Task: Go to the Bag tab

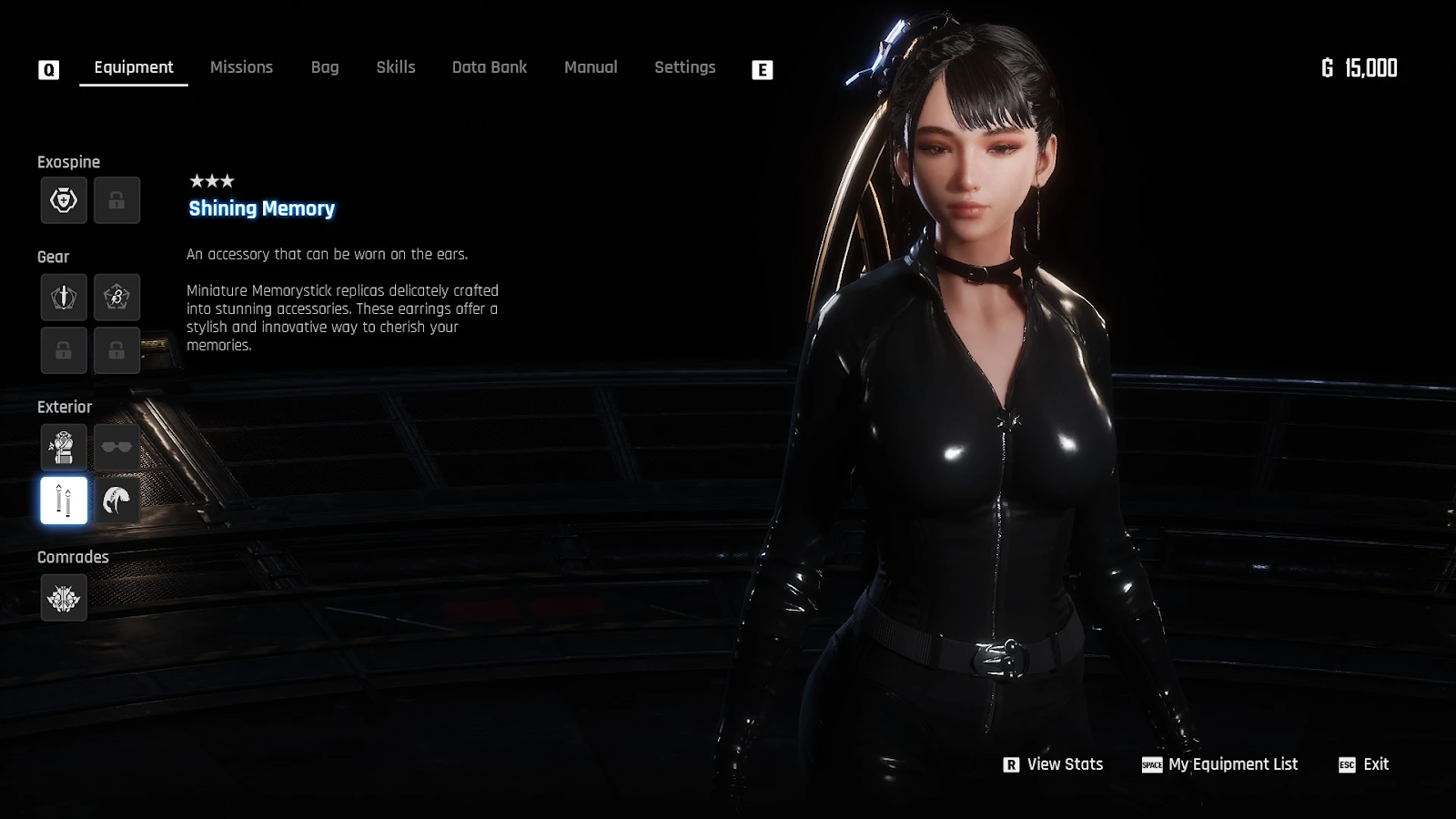Action: [x=325, y=67]
